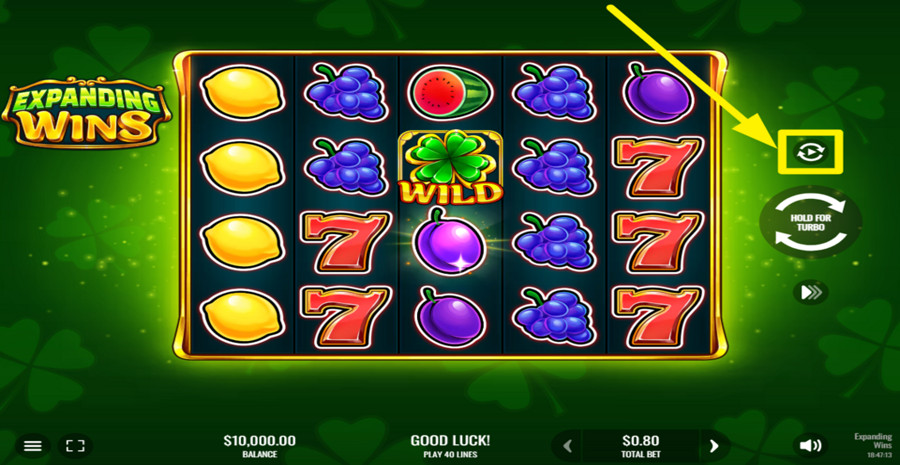
Task: Open the autoplay settings icon
Action: (x=811, y=152)
